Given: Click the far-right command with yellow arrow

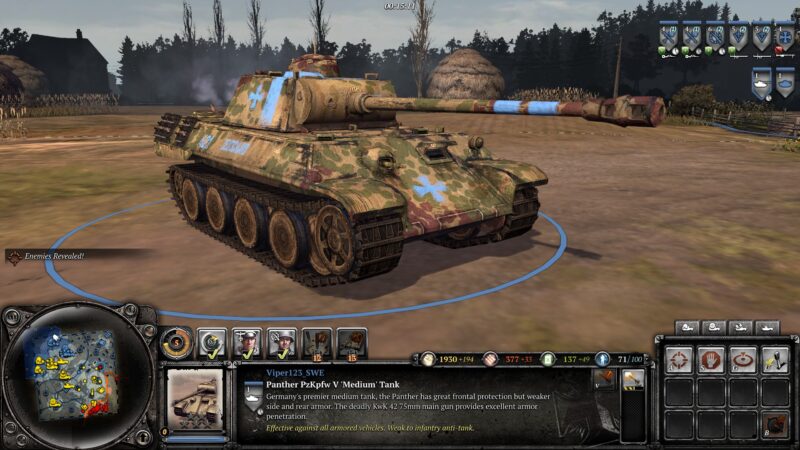Looking at the screenshot, I should 774,359.
